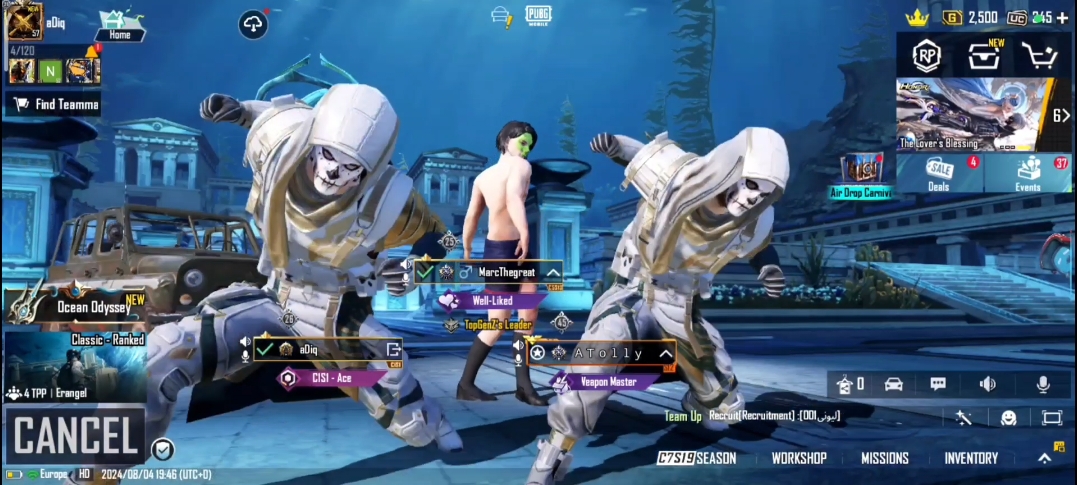This screenshot has width=1077, height=485.
Task: Cancel matchmaking with the CANCEL button
Action: tap(75, 436)
